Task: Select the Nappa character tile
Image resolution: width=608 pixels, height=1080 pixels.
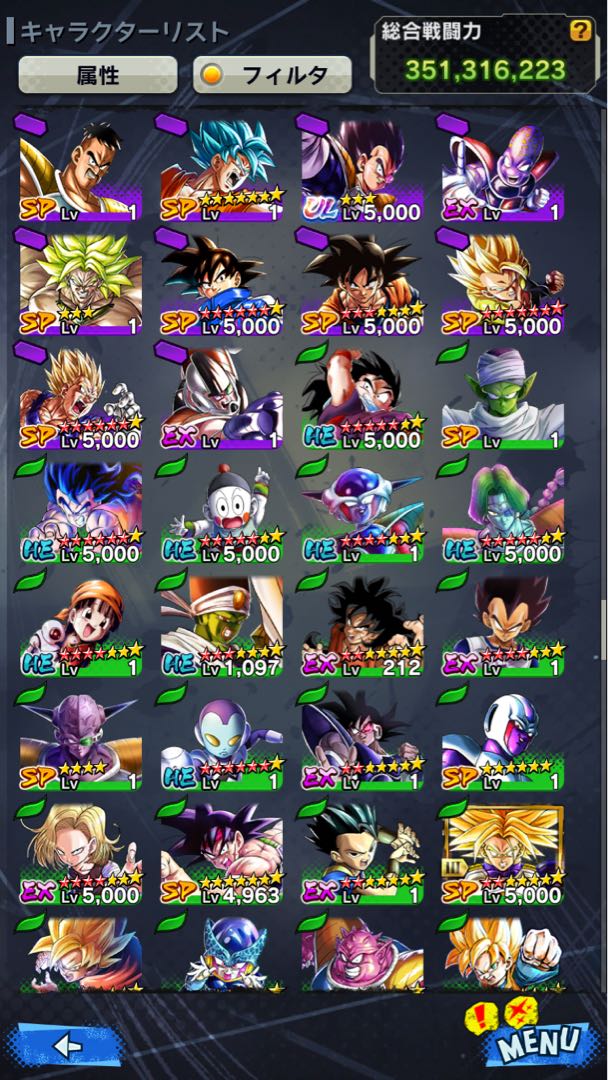Action: pos(80,169)
